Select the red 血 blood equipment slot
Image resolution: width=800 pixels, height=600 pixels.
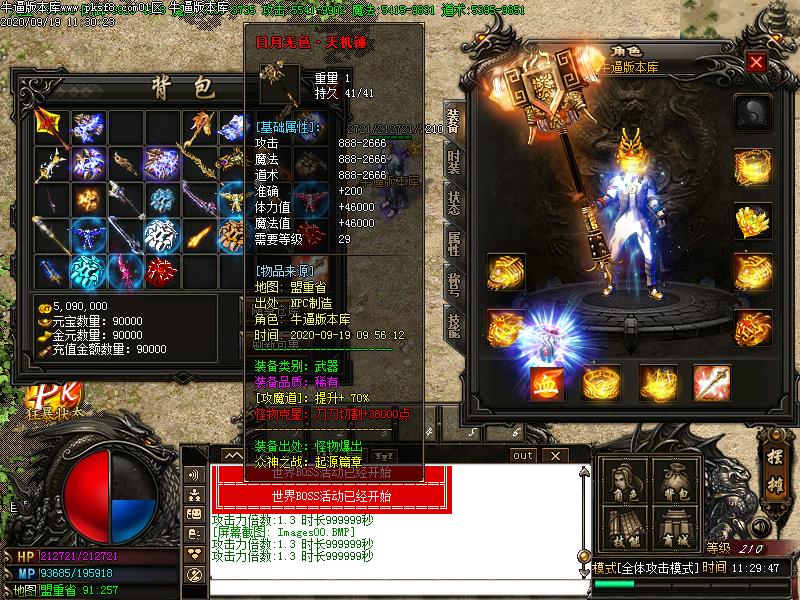tap(545, 382)
